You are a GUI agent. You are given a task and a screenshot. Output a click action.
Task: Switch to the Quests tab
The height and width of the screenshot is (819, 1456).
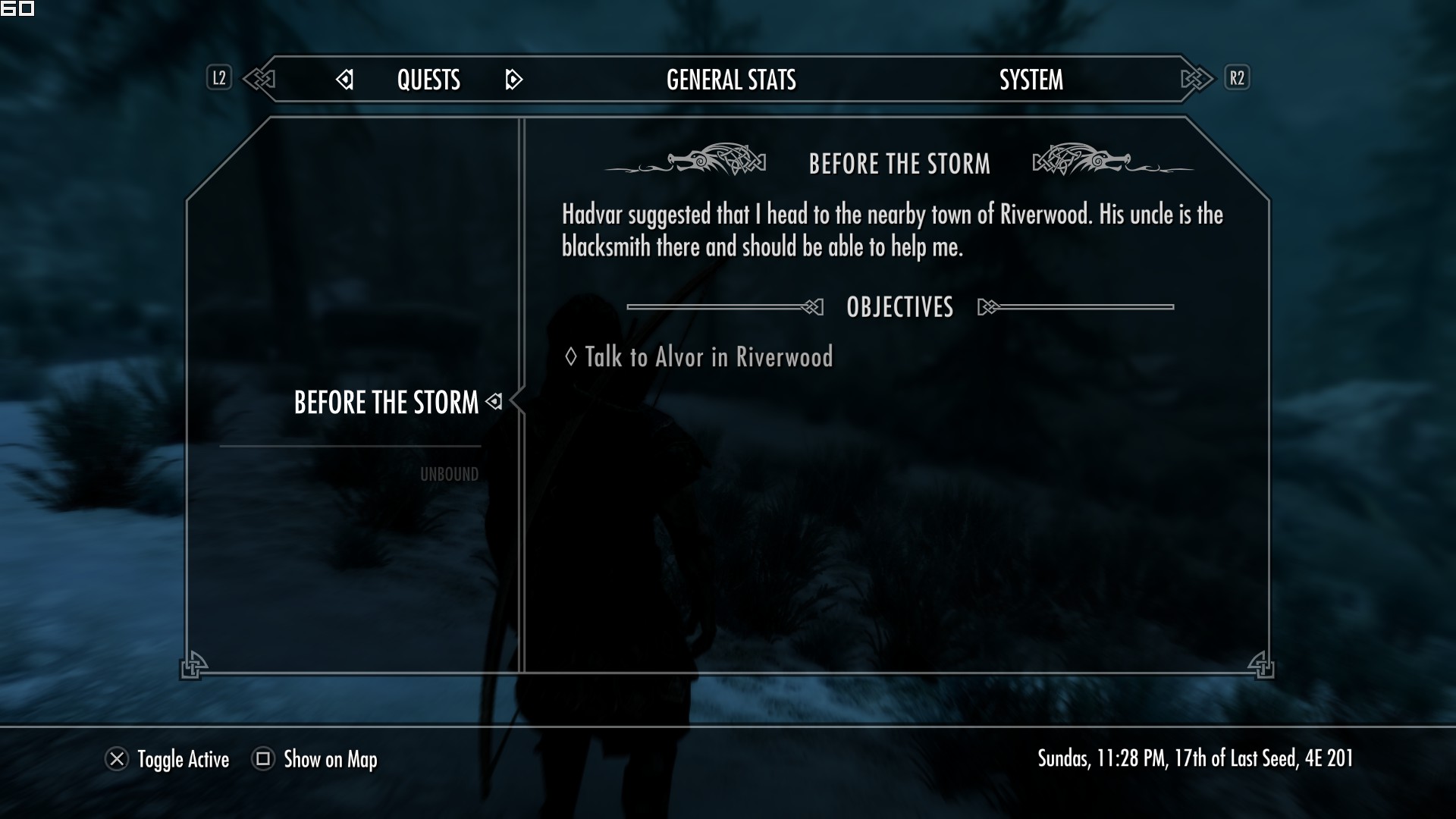coord(428,80)
